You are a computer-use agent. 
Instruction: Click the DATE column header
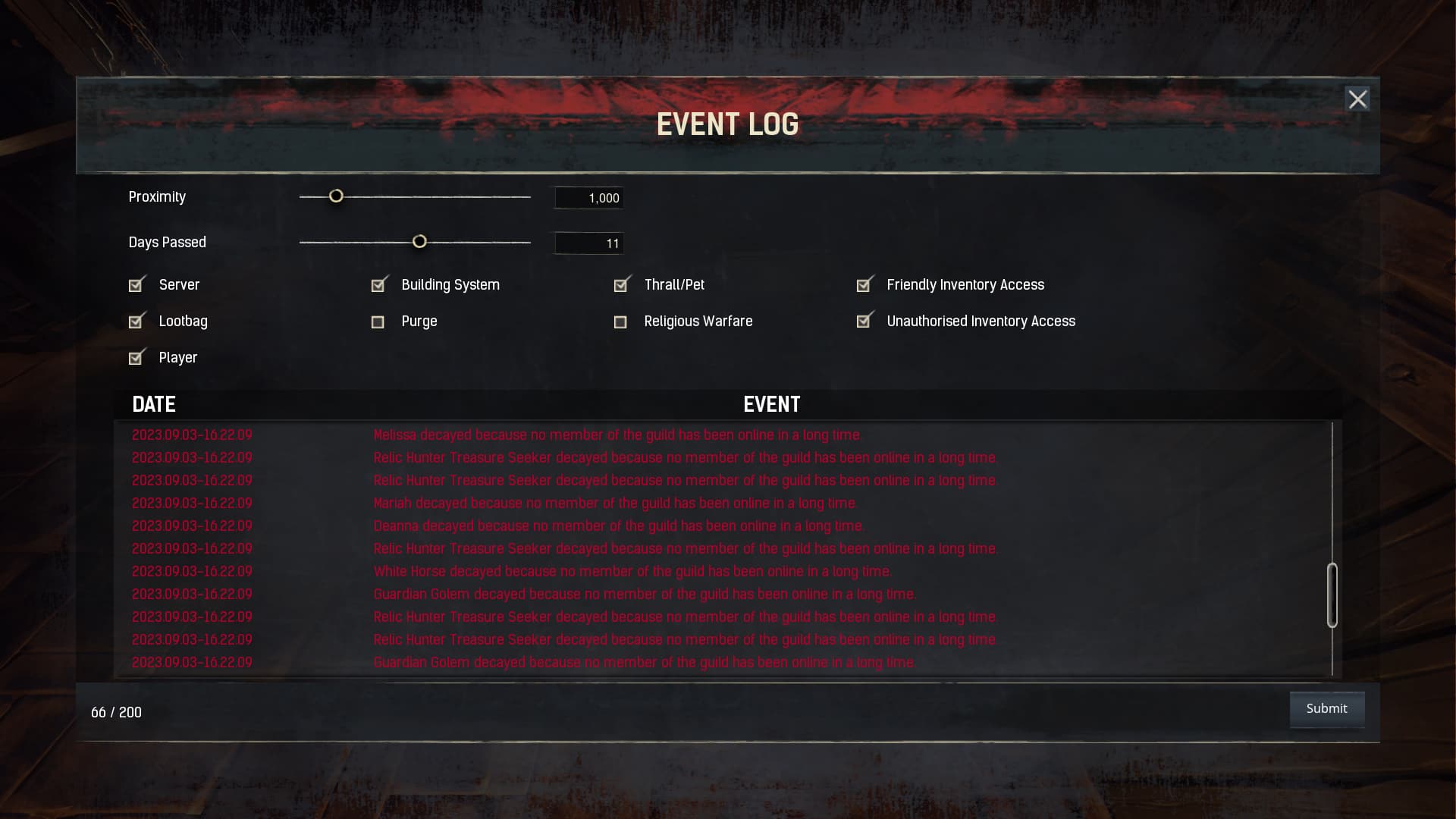[x=154, y=404]
